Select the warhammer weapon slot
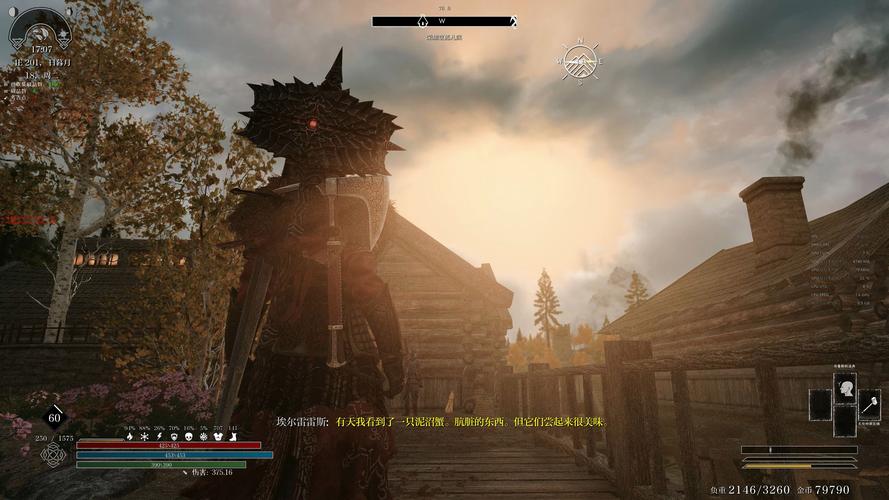The height and width of the screenshot is (500, 889). 869,404
